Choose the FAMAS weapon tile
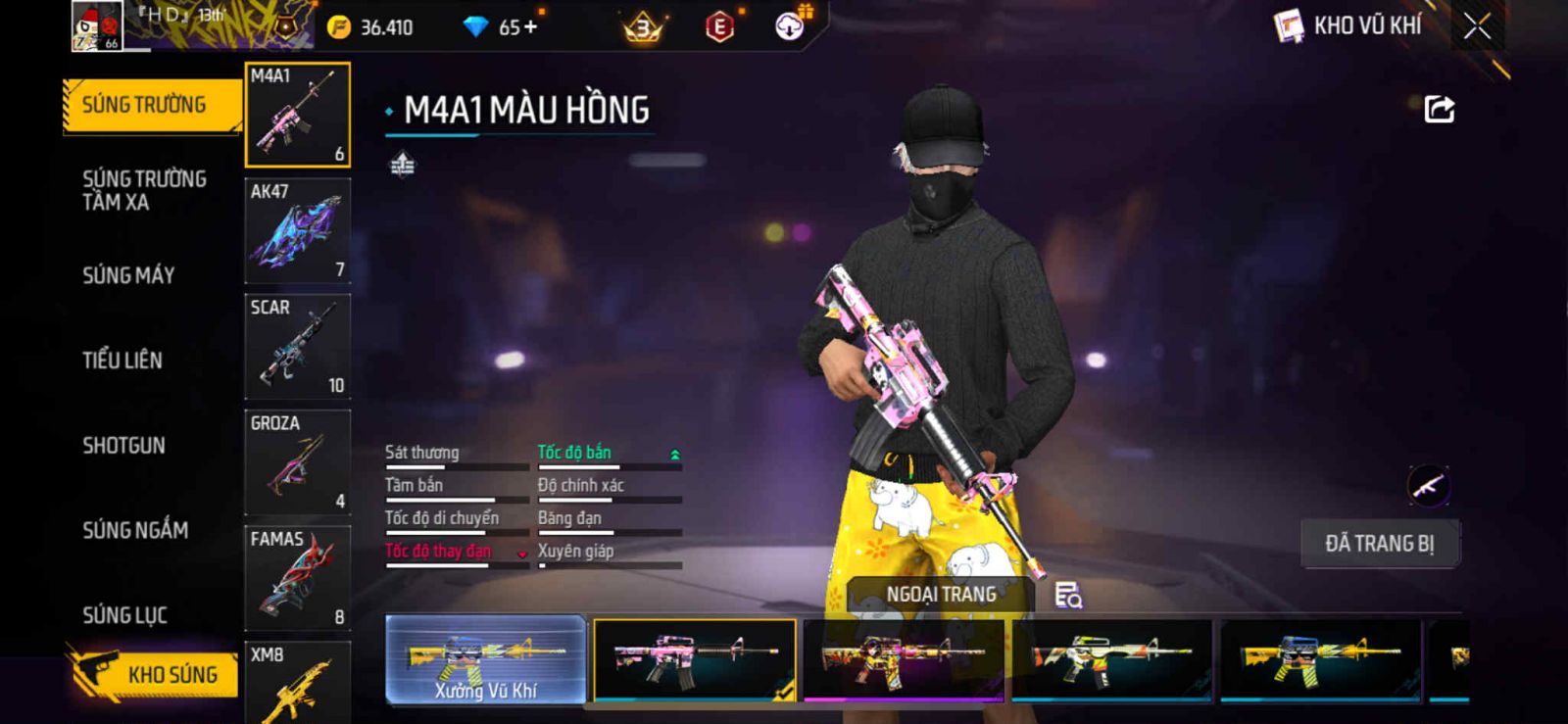 point(297,577)
